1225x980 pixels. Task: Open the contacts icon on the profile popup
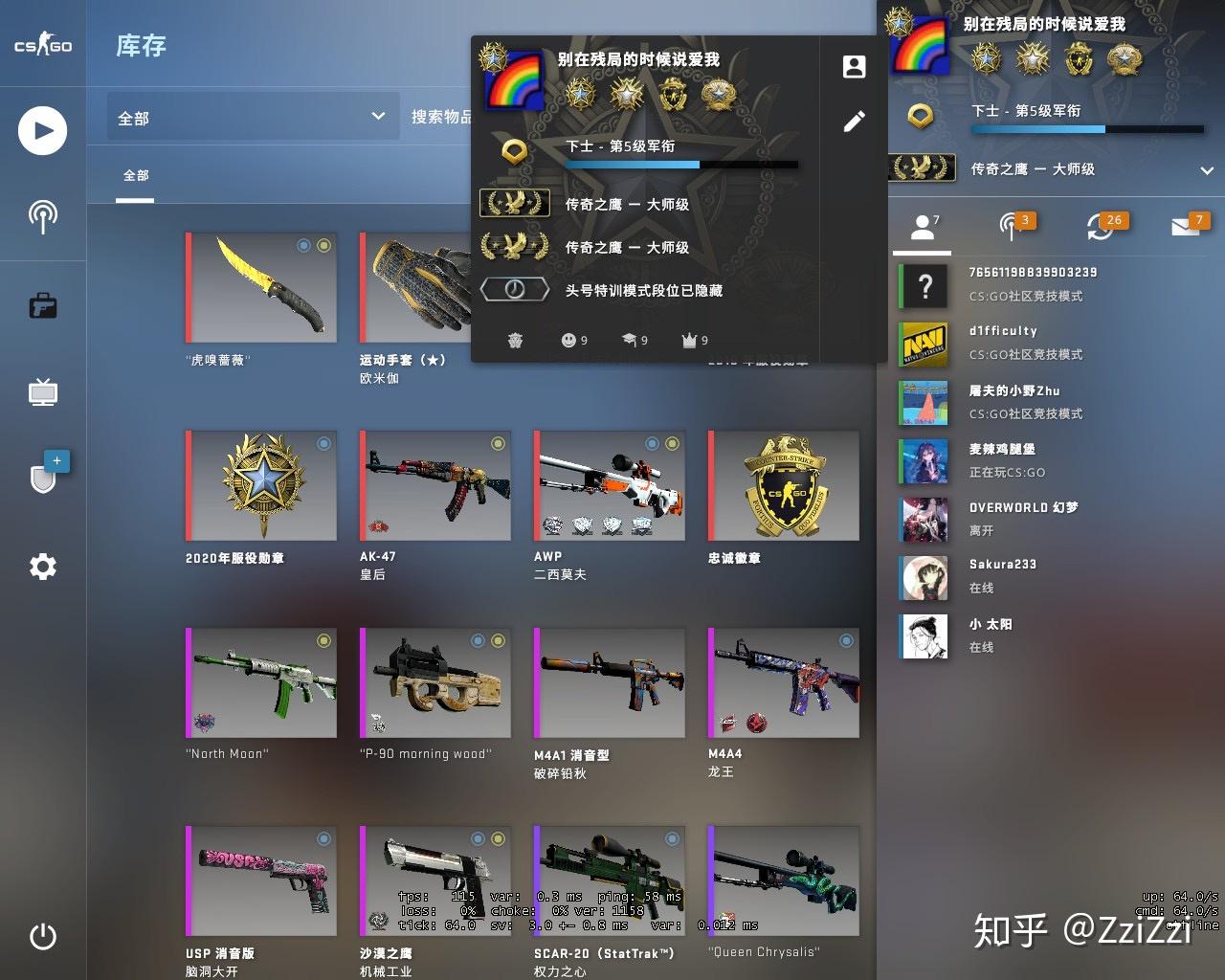pyautogui.click(x=853, y=66)
